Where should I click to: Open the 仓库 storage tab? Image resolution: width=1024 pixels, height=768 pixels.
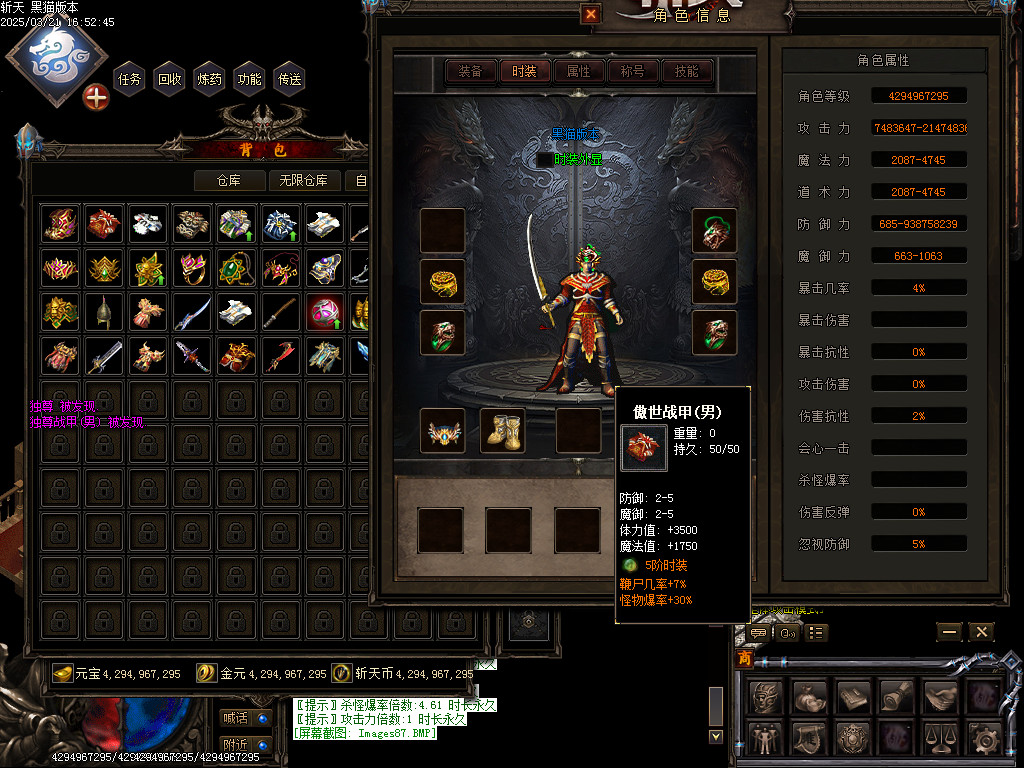tap(230, 180)
